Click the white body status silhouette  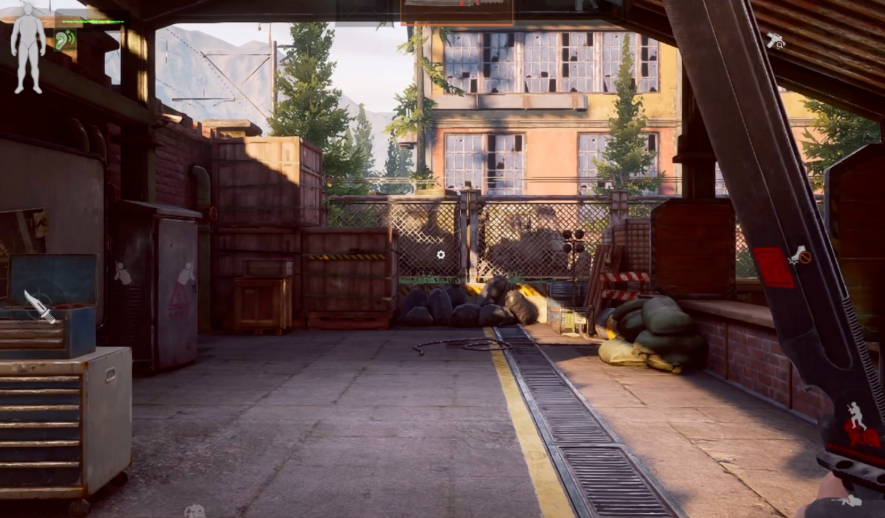[x=28, y=47]
